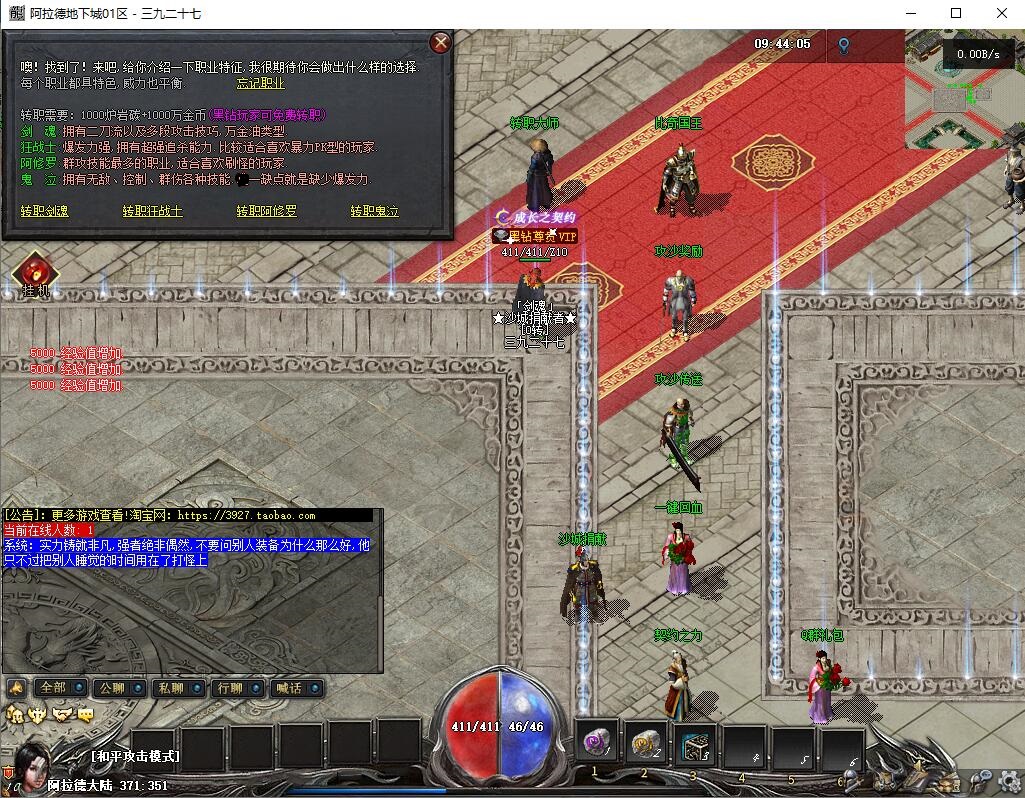This screenshot has height=798, width=1025.
Task: Choose the 忘记职业 link
Action: pos(260,84)
